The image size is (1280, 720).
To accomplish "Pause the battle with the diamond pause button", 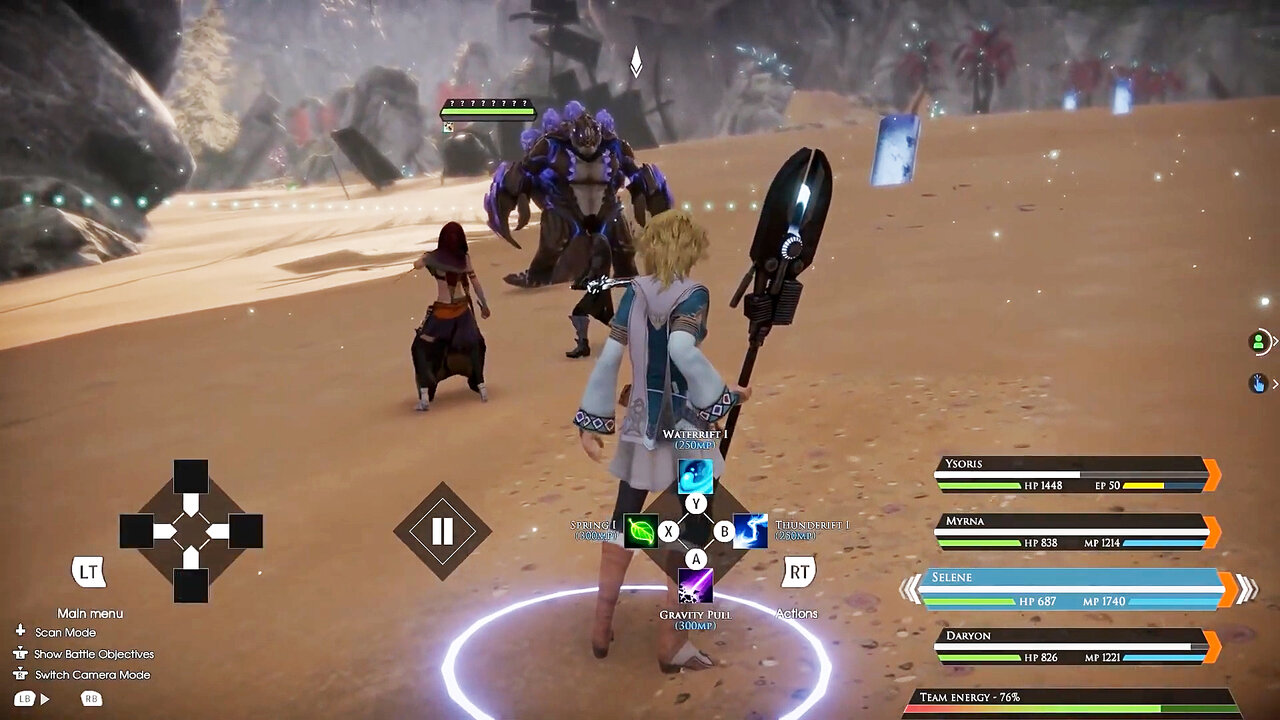I will click(442, 531).
